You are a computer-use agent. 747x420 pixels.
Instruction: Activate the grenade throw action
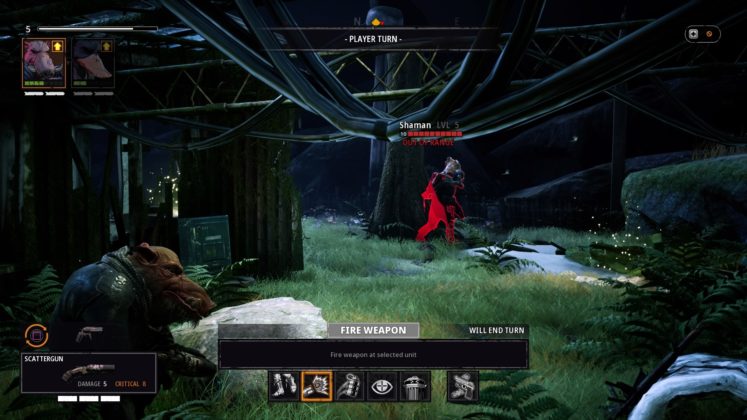coord(348,385)
